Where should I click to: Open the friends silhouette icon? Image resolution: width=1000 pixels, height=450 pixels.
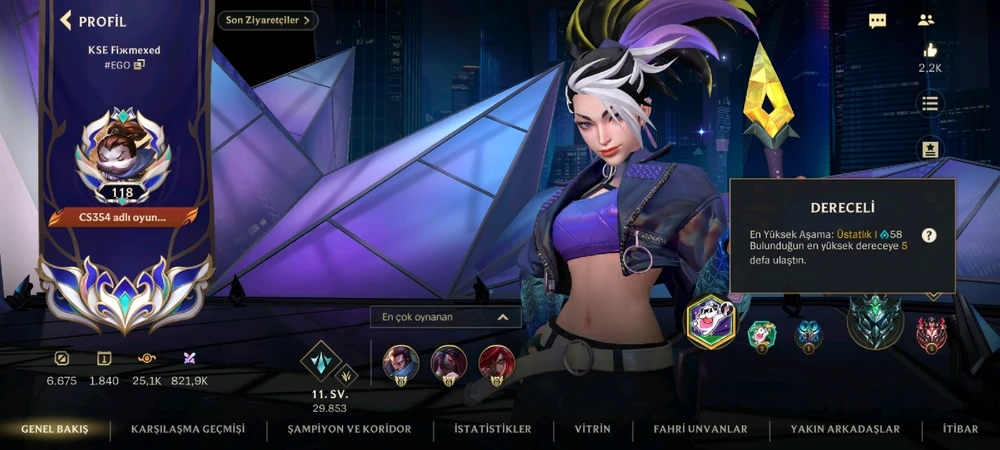pyautogui.click(x=925, y=20)
